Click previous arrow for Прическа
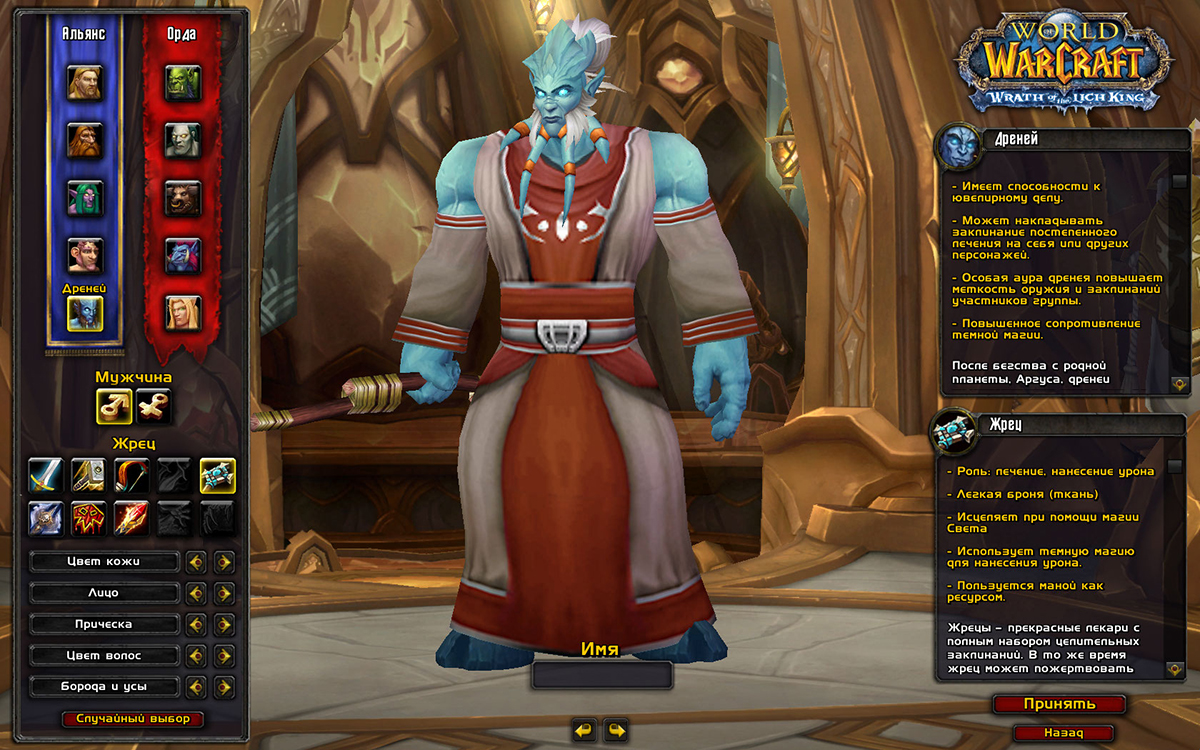The image size is (1200, 750). tap(196, 625)
